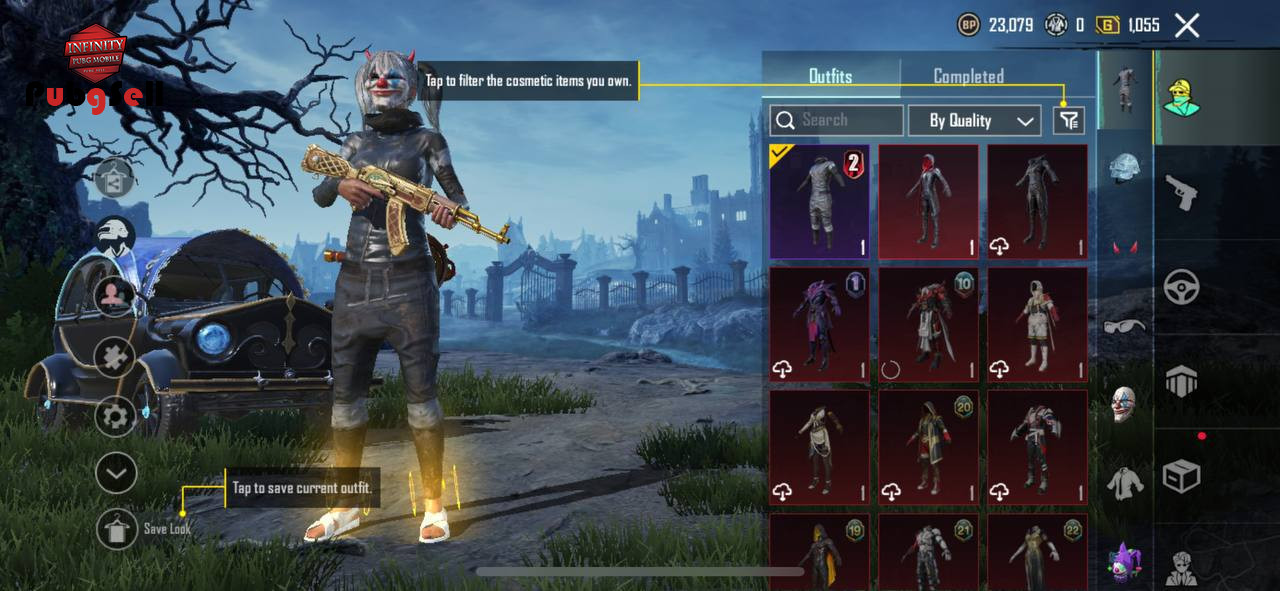Open the sunglasses category
Screen dimensions: 1280x591
[1125, 326]
